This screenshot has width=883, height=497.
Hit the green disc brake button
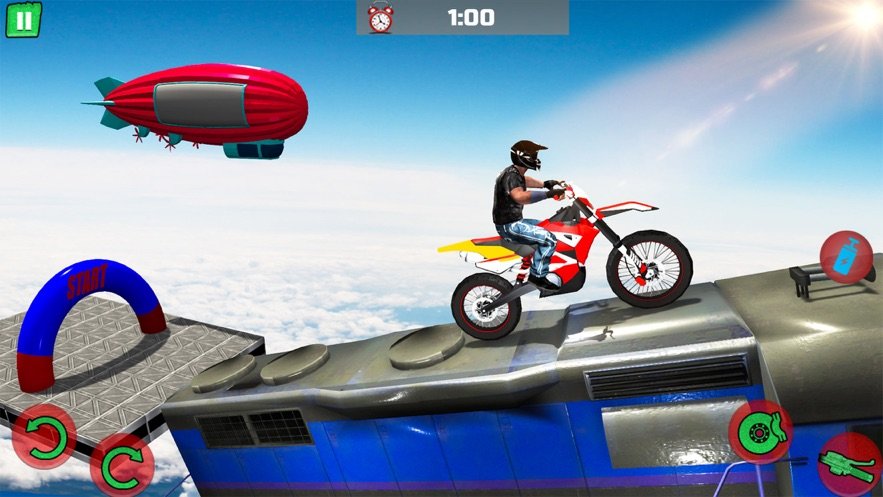pyautogui.click(x=760, y=432)
